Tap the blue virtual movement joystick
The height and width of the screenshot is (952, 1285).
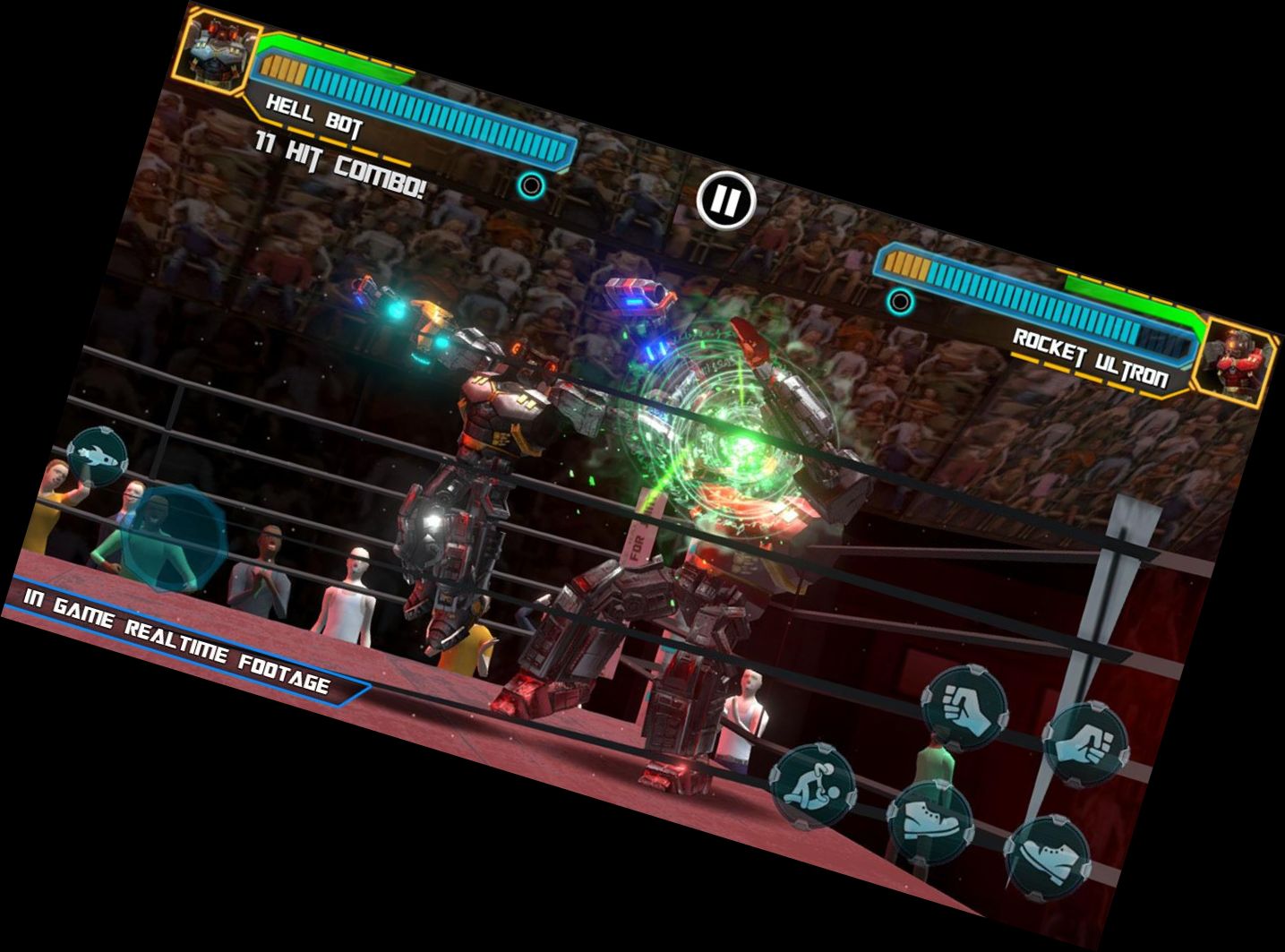coord(173,537)
